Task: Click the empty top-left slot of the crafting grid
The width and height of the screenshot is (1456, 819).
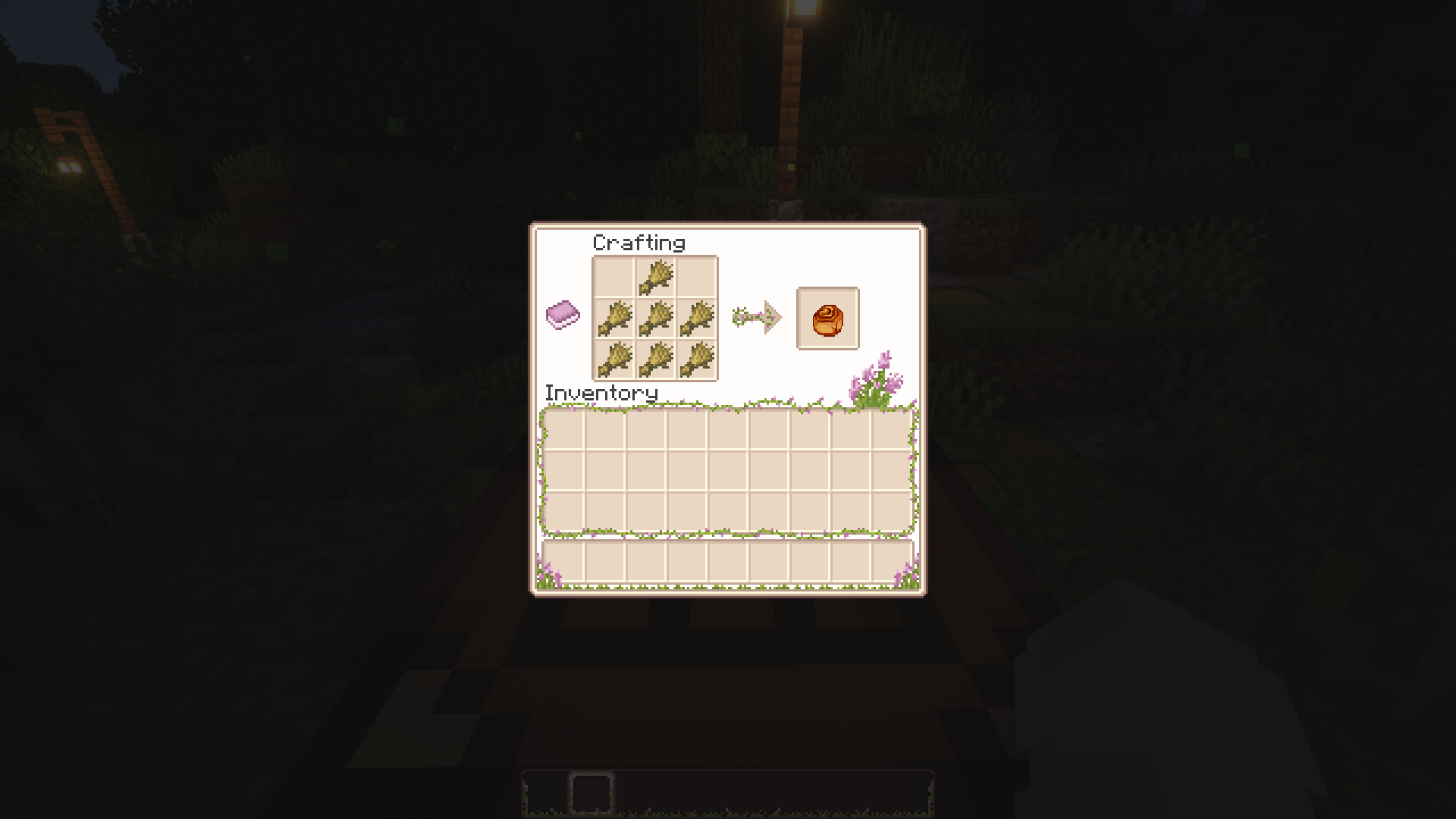Action: 614,277
